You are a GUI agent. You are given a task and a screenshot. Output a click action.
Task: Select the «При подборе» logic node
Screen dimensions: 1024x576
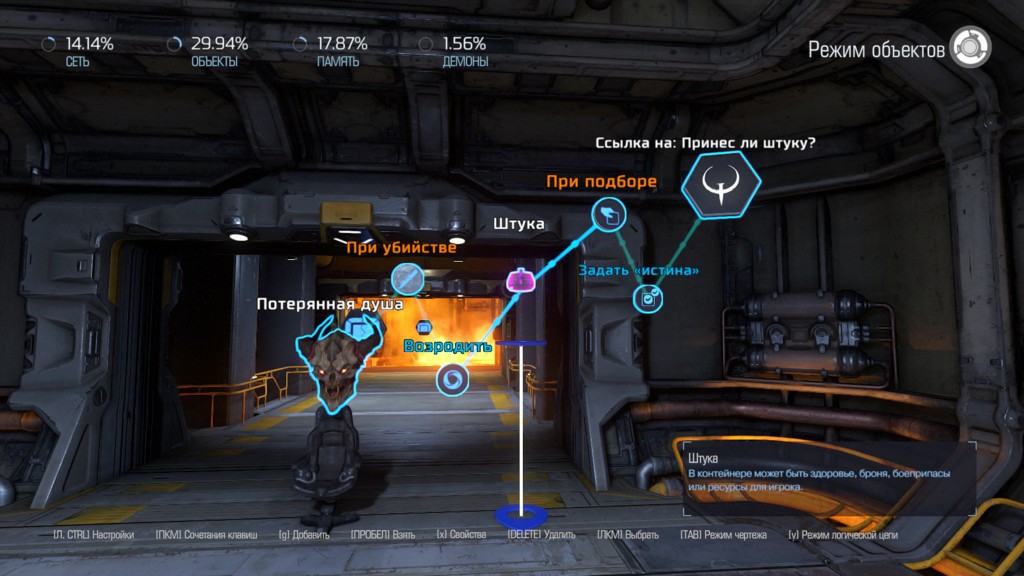tap(607, 213)
